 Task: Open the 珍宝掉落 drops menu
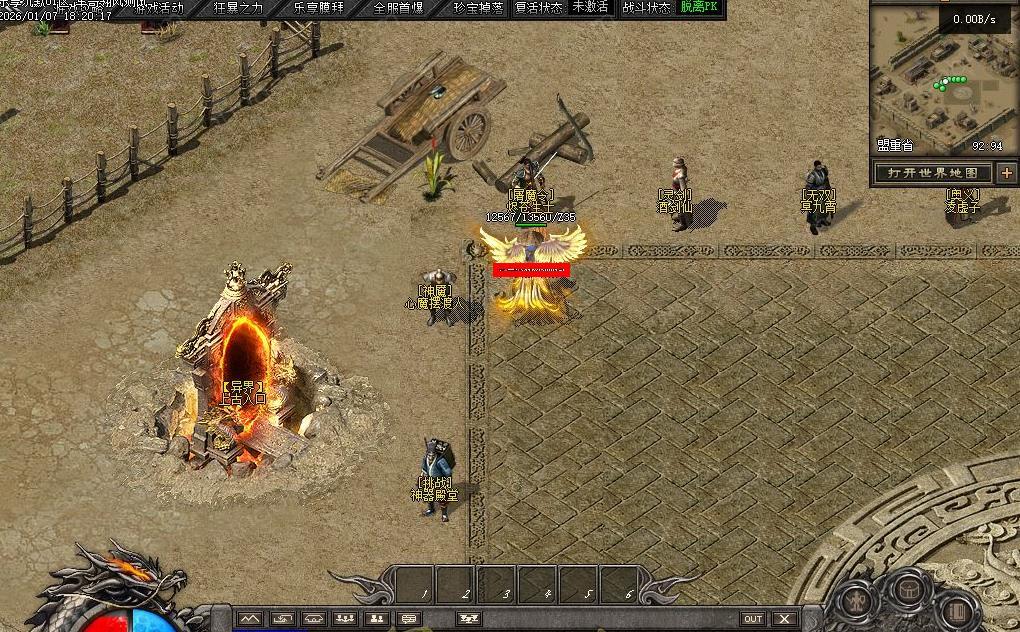coord(478,8)
